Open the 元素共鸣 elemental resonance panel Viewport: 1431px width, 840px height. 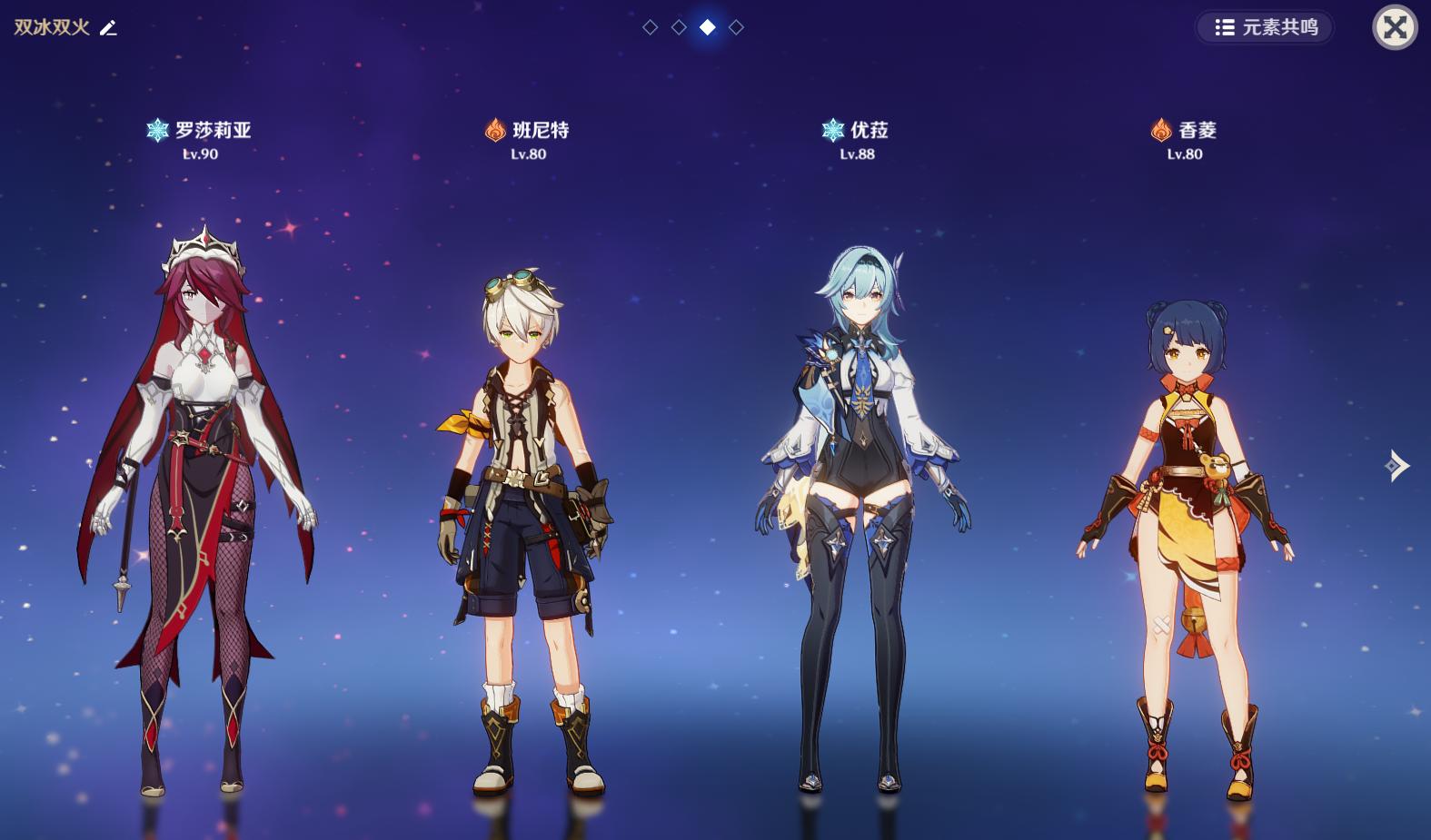click(x=1266, y=27)
